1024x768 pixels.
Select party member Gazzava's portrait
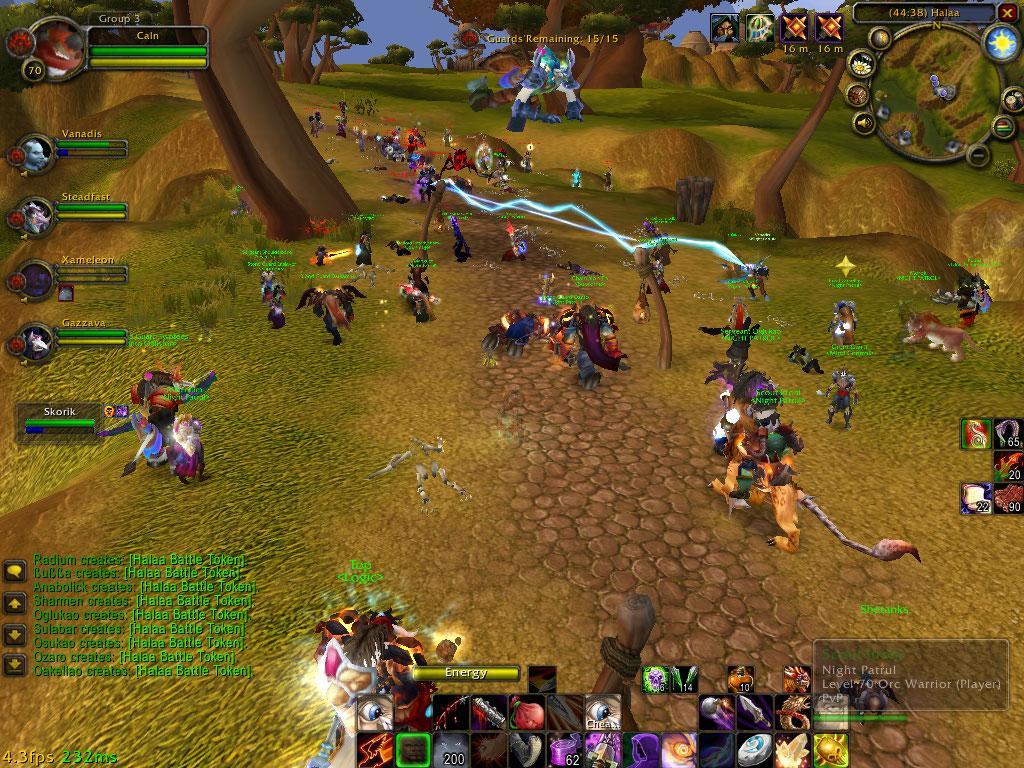point(37,341)
